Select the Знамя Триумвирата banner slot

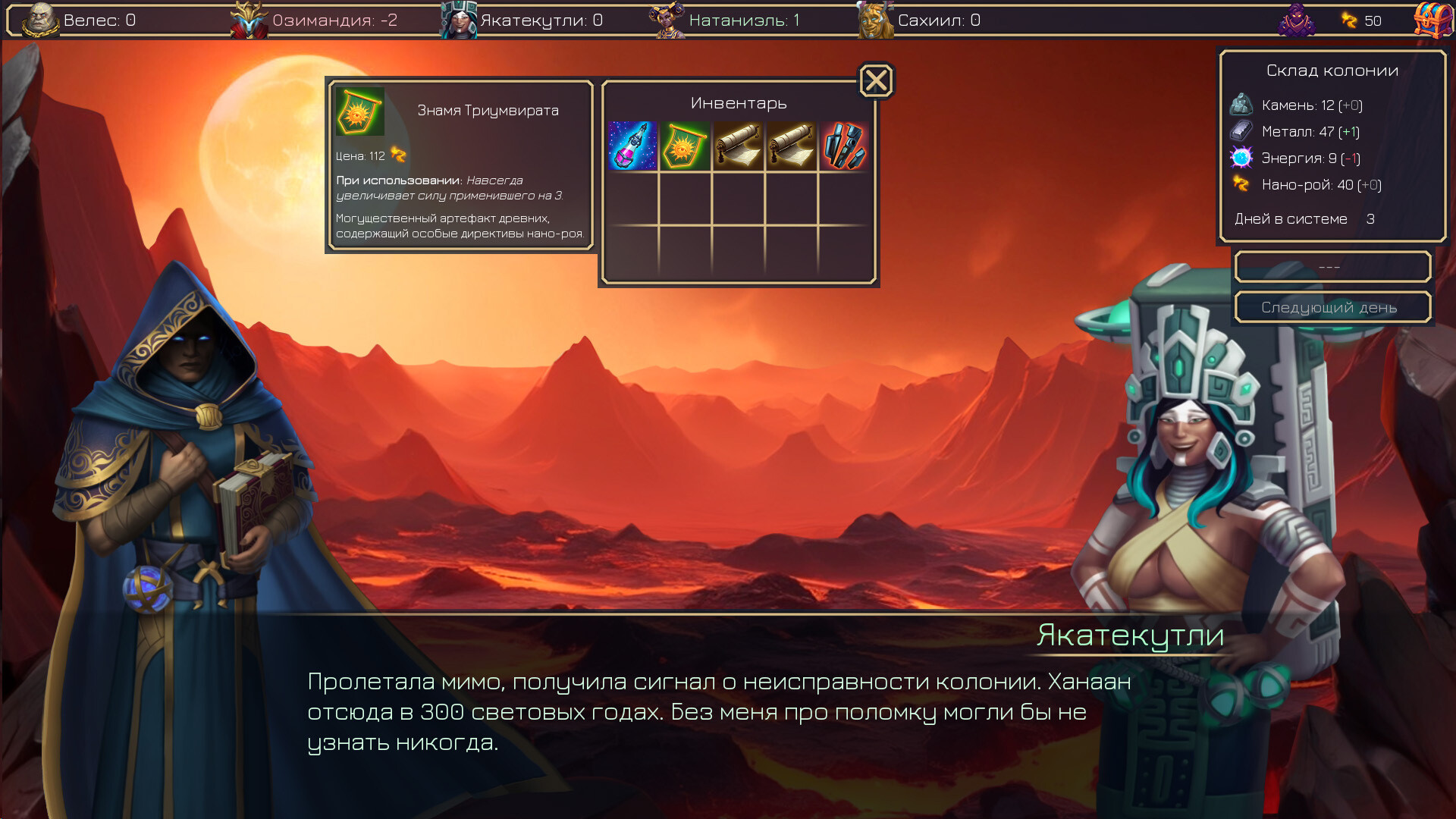tap(685, 146)
